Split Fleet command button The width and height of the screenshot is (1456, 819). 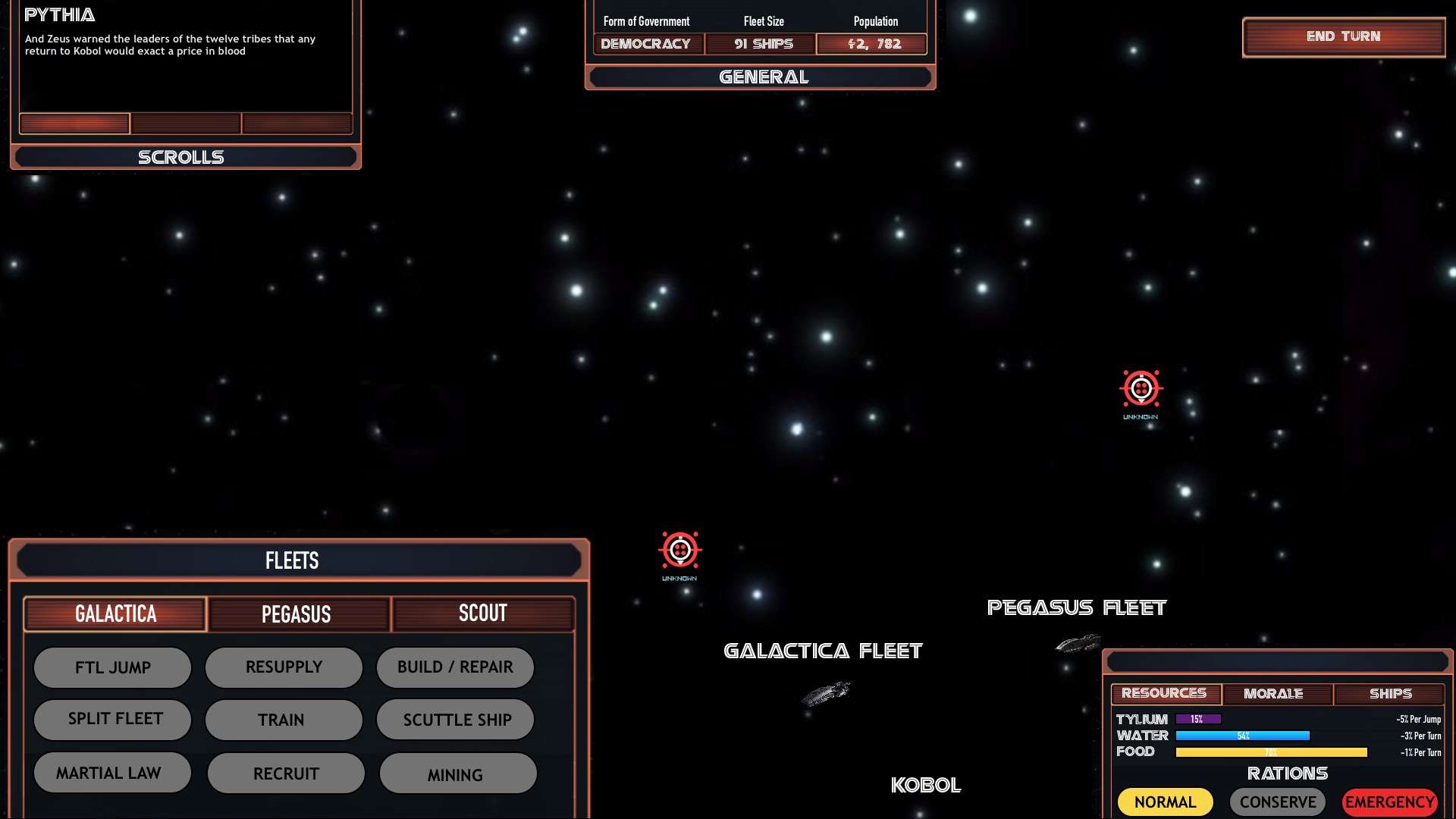tap(112, 719)
